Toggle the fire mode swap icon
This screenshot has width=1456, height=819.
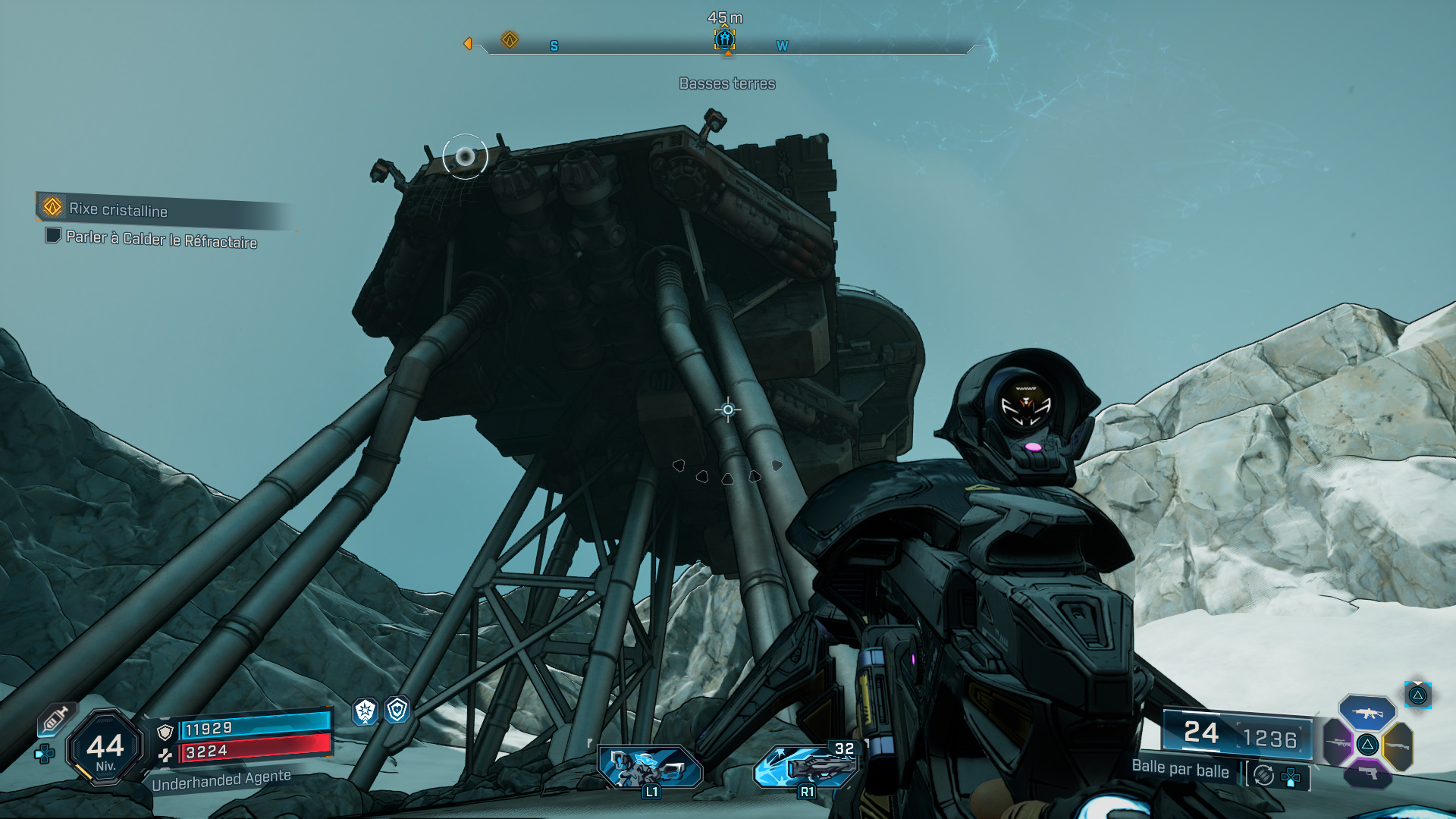(1263, 775)
